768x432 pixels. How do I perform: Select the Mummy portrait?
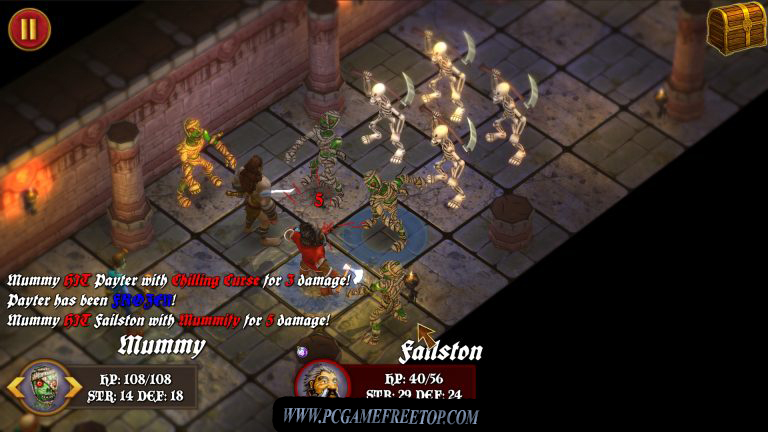coord(44,387)
